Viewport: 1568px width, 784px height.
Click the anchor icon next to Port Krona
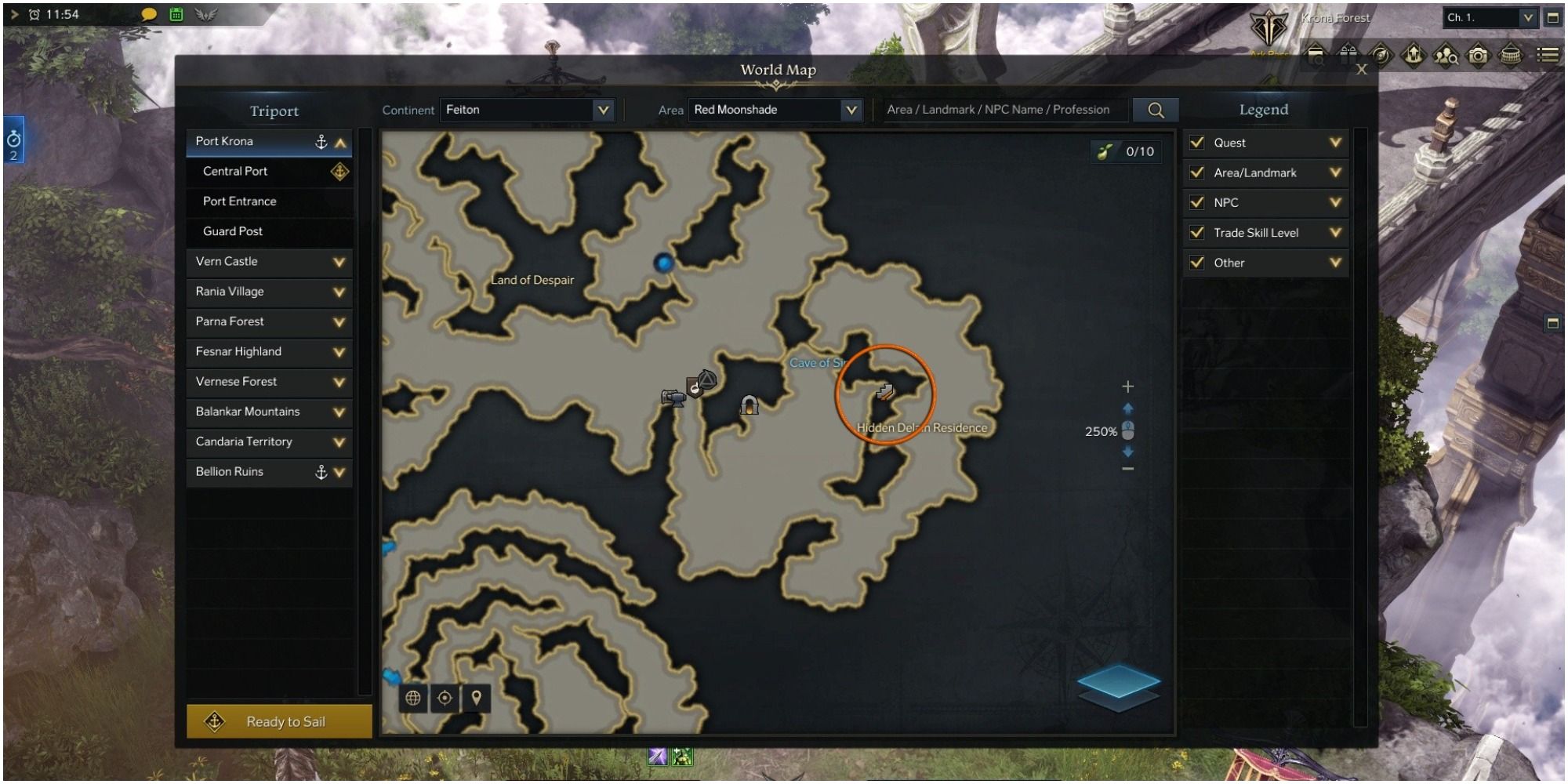click(320, 141)
